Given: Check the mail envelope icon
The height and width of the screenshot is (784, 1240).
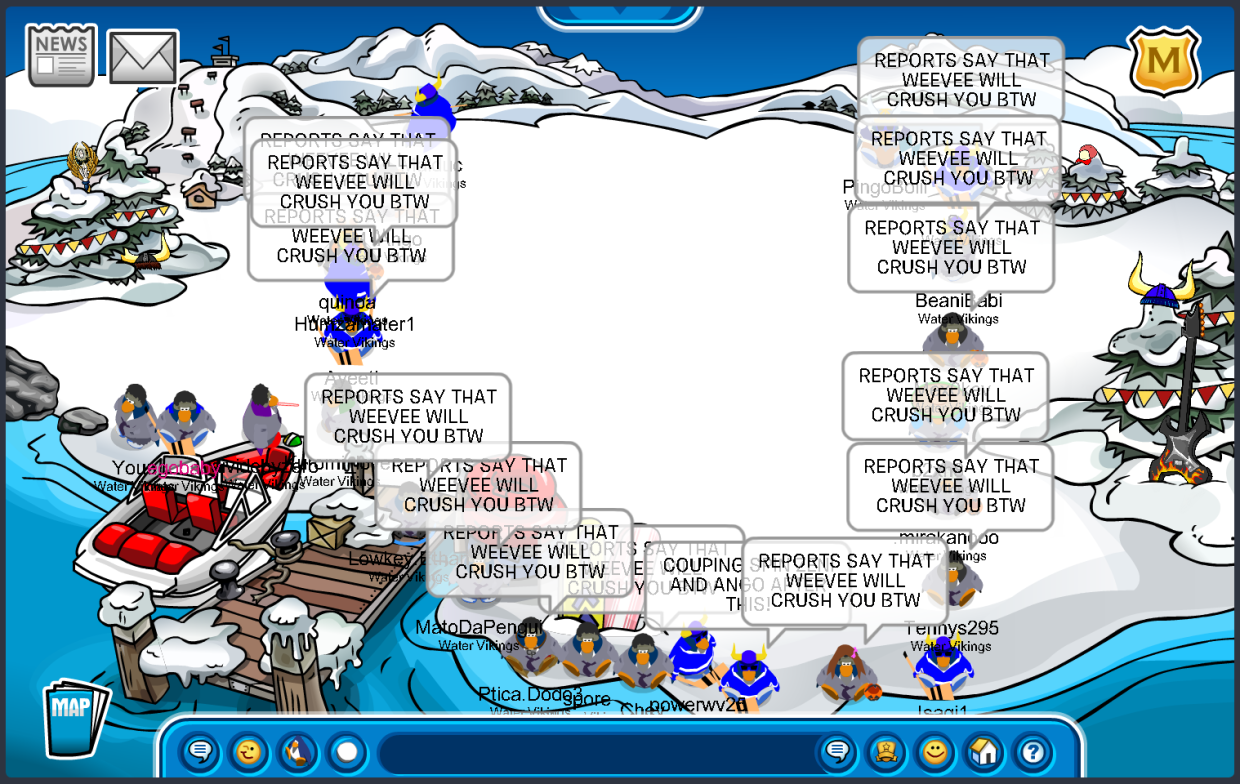Looking at the screenshot, I should pos(143,57).
